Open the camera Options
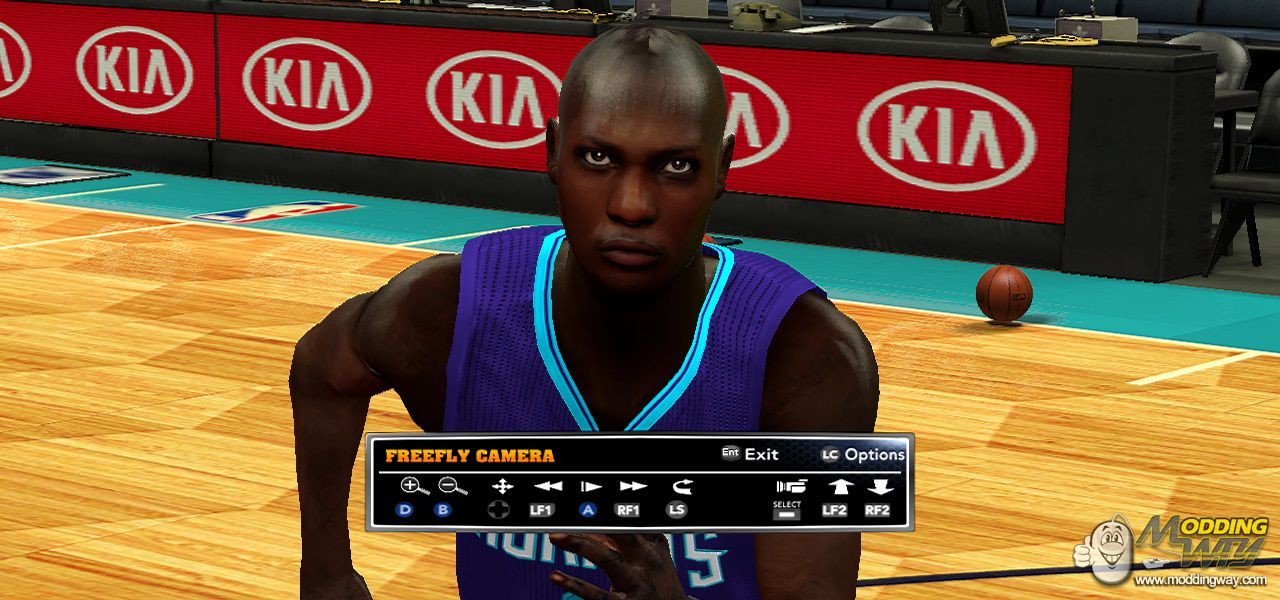 (x=863, y=454)
